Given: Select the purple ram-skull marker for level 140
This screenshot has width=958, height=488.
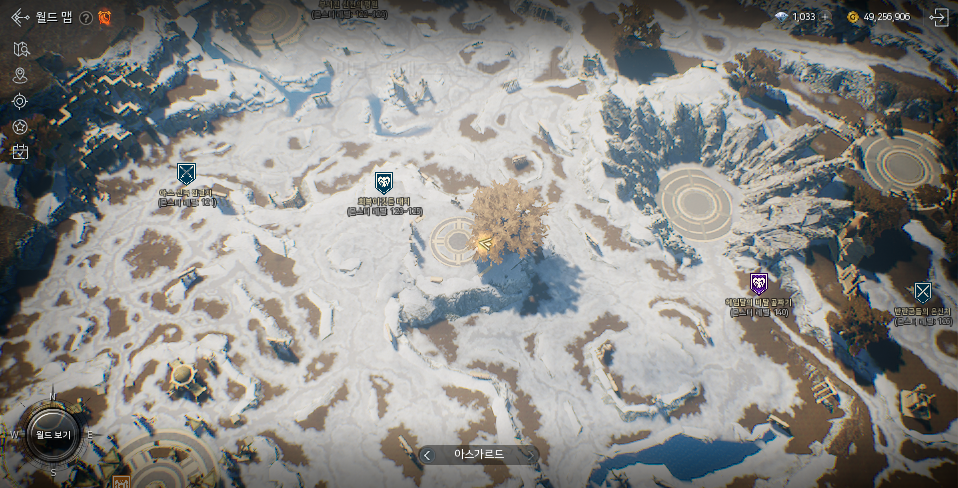Looking at the screenshot, I should coord(758,284).
